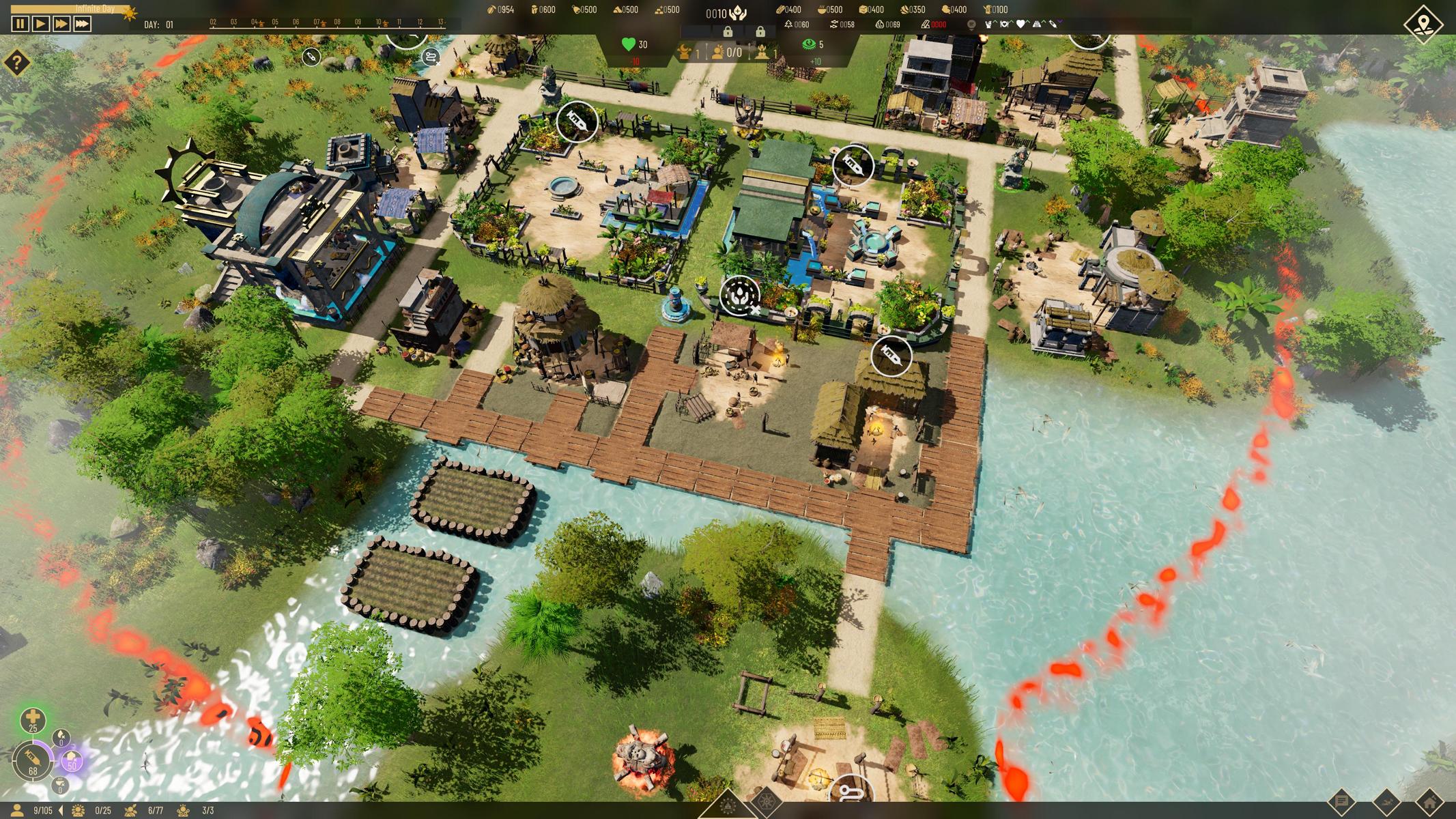Set the fastest triple-arrow speed

tap(82, 24)
